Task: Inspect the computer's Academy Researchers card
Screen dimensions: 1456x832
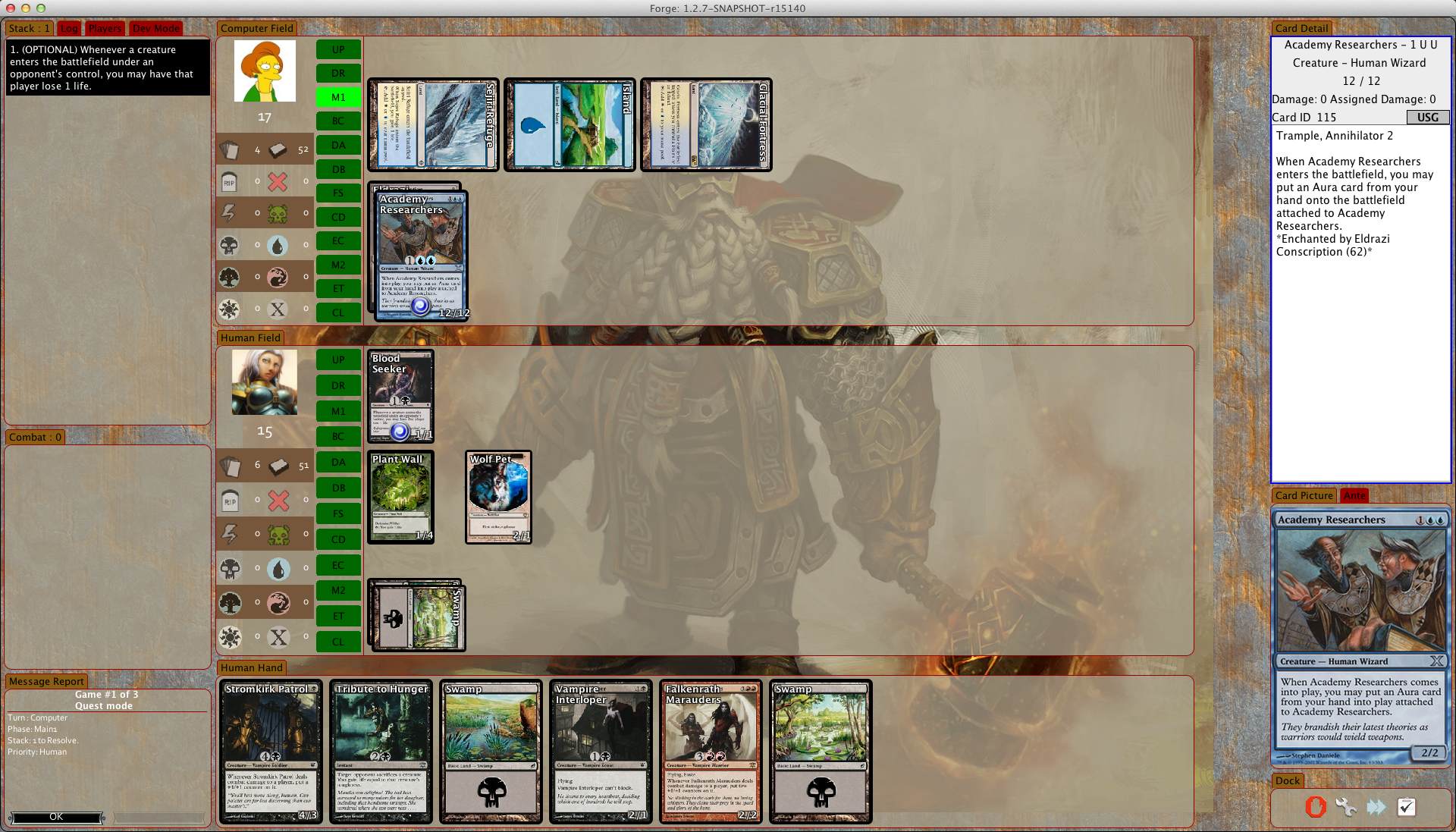Action: point(422,256)
